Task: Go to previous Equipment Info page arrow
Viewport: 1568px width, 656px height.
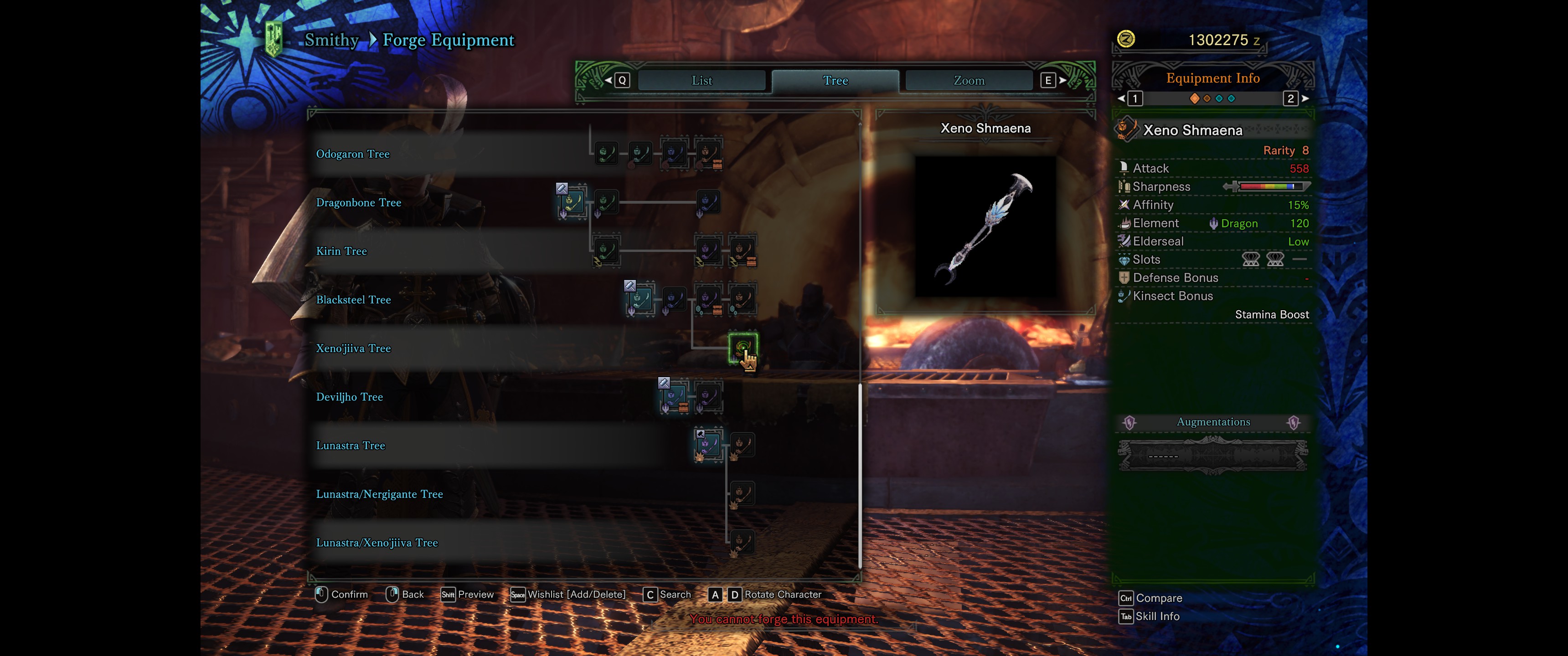Action: click(x=1121, y=98)
